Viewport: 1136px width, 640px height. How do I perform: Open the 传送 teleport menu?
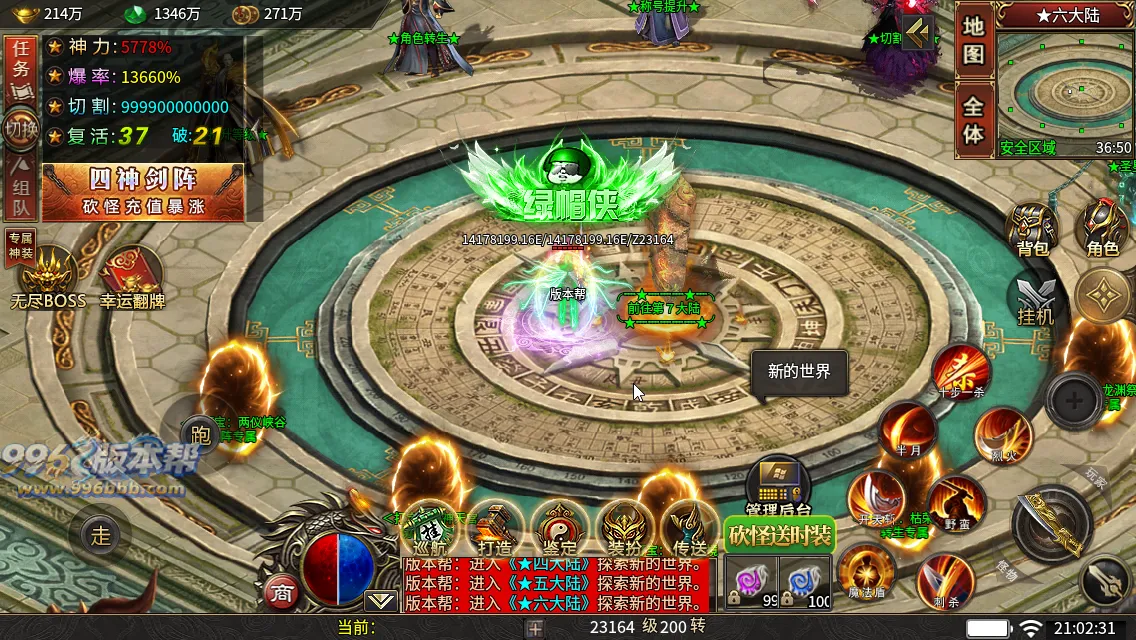pos(690,529)
